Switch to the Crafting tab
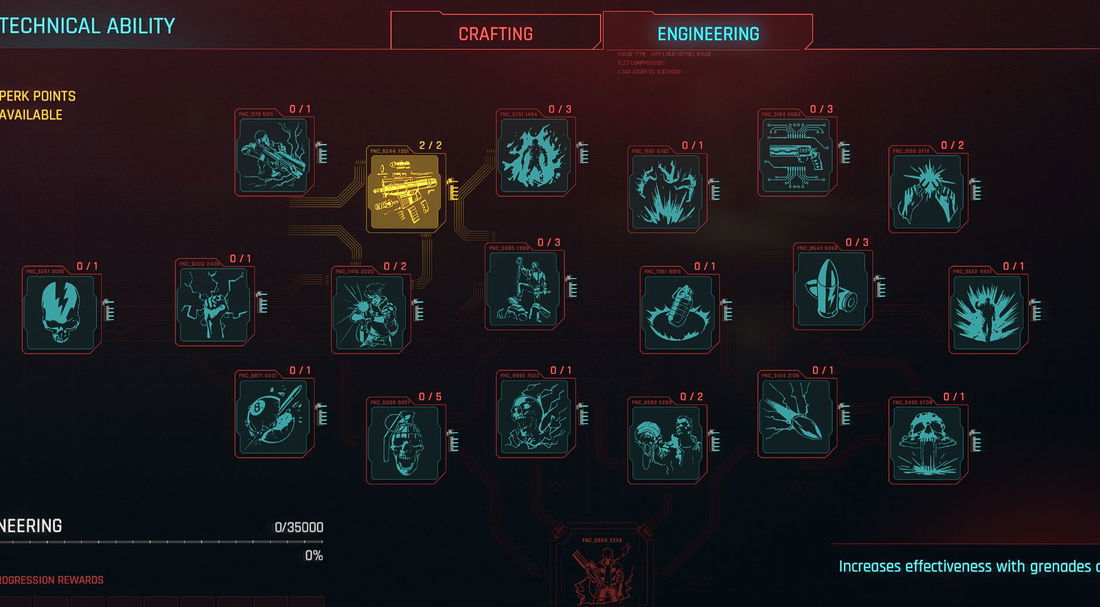The height and width of the screenshot is (607, 1100). (x=495, y=33)
